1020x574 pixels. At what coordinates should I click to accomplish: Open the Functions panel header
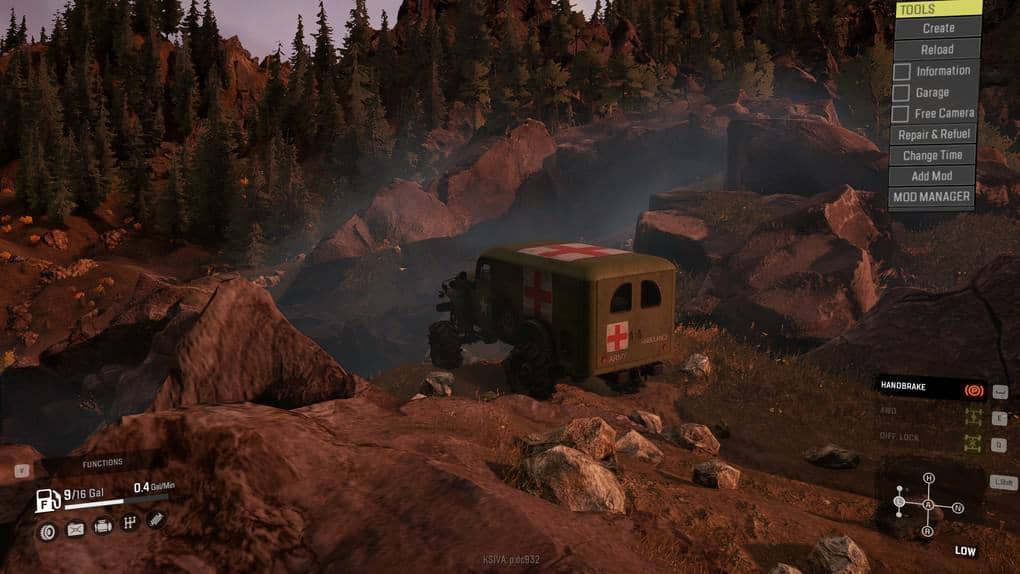click(102, 463)
